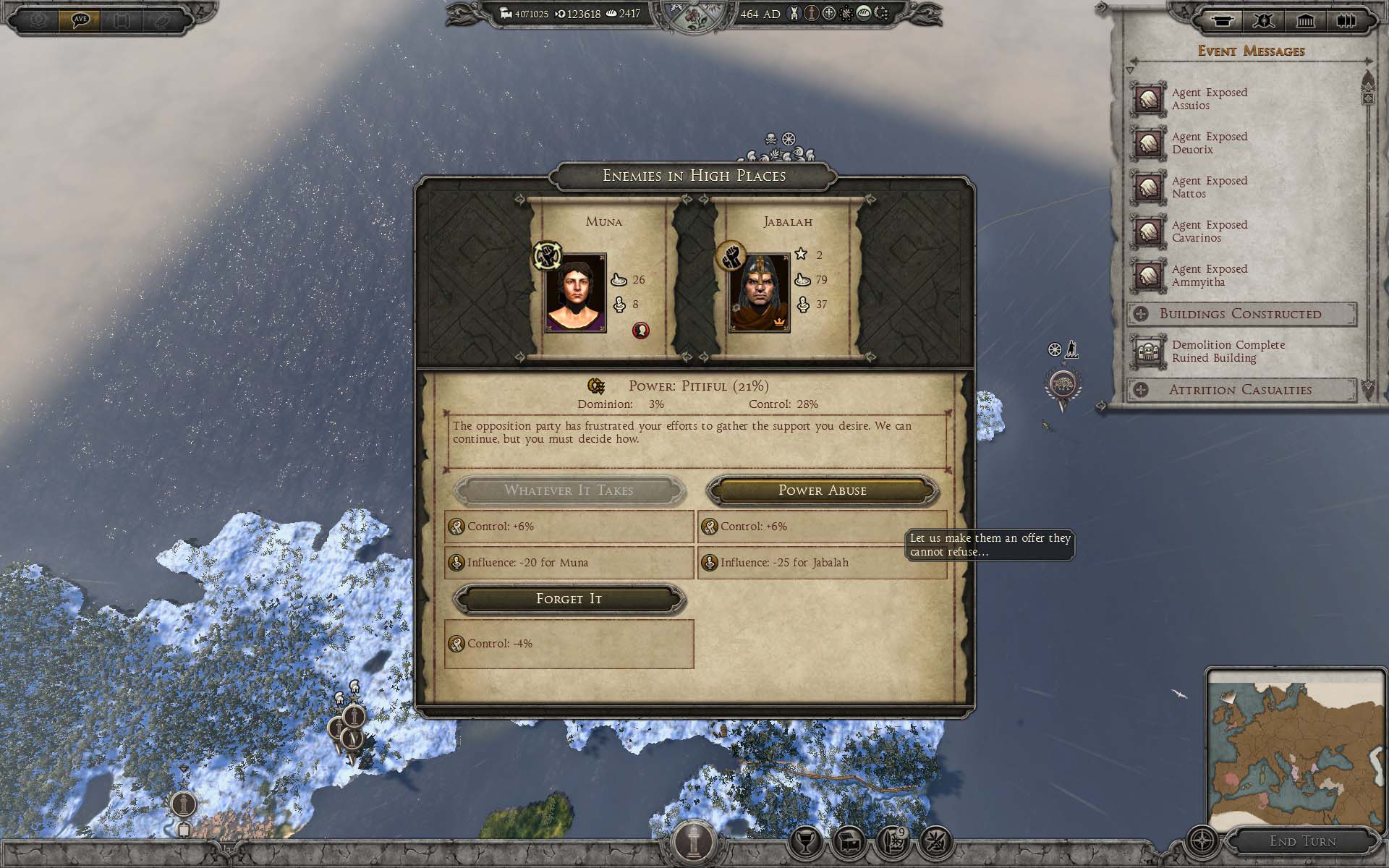Click the compass icon beside End Turn
The height and width of the screenshot is (868, 1389).
(x=1202, y=841)
